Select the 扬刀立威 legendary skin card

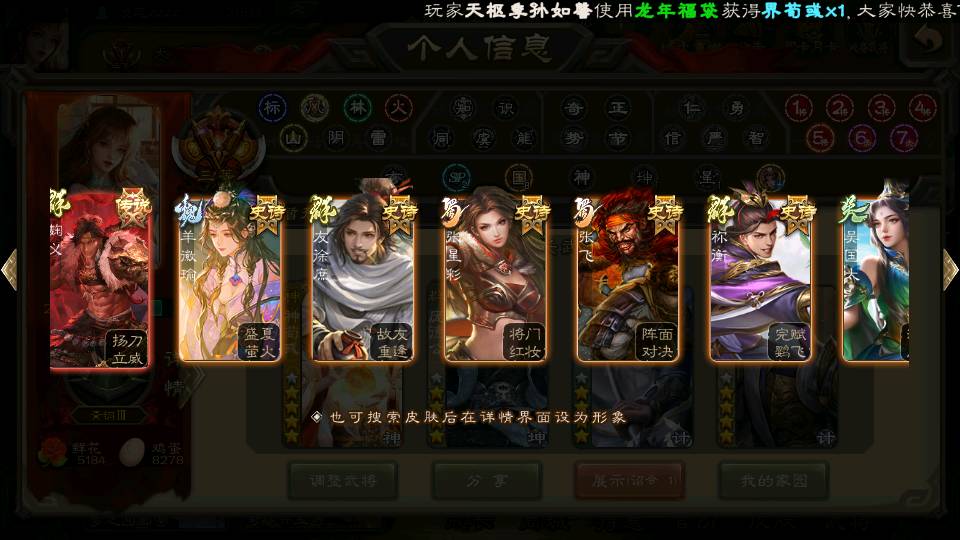coord(100,280)
